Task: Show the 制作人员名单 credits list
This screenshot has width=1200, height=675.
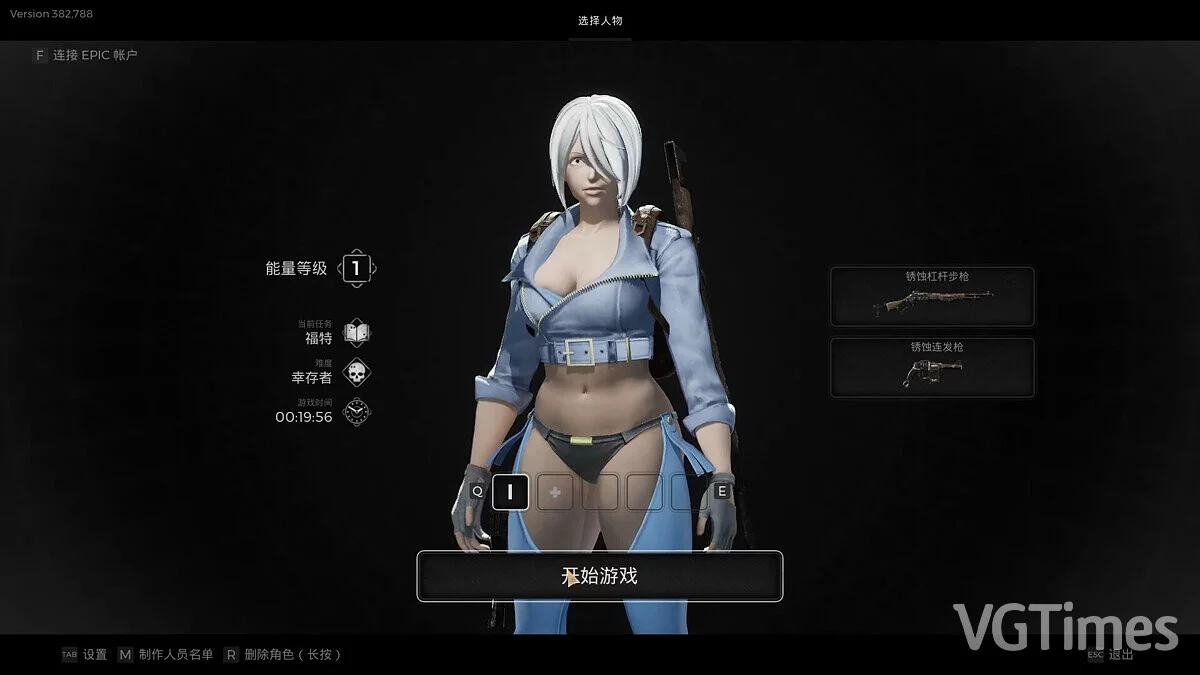Action: [x=174, y=655]
